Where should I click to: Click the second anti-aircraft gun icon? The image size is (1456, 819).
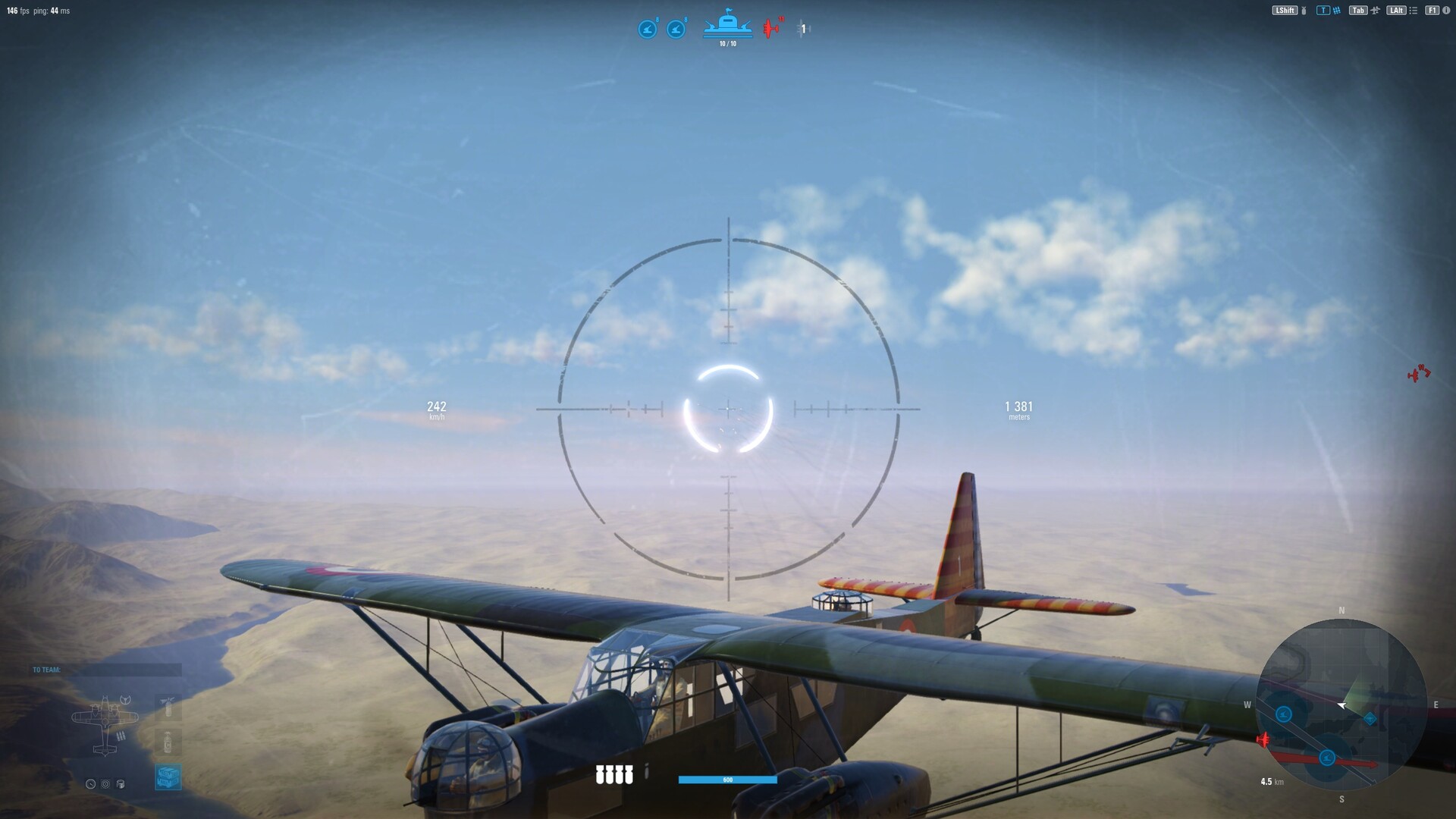(x=675, y=28)
